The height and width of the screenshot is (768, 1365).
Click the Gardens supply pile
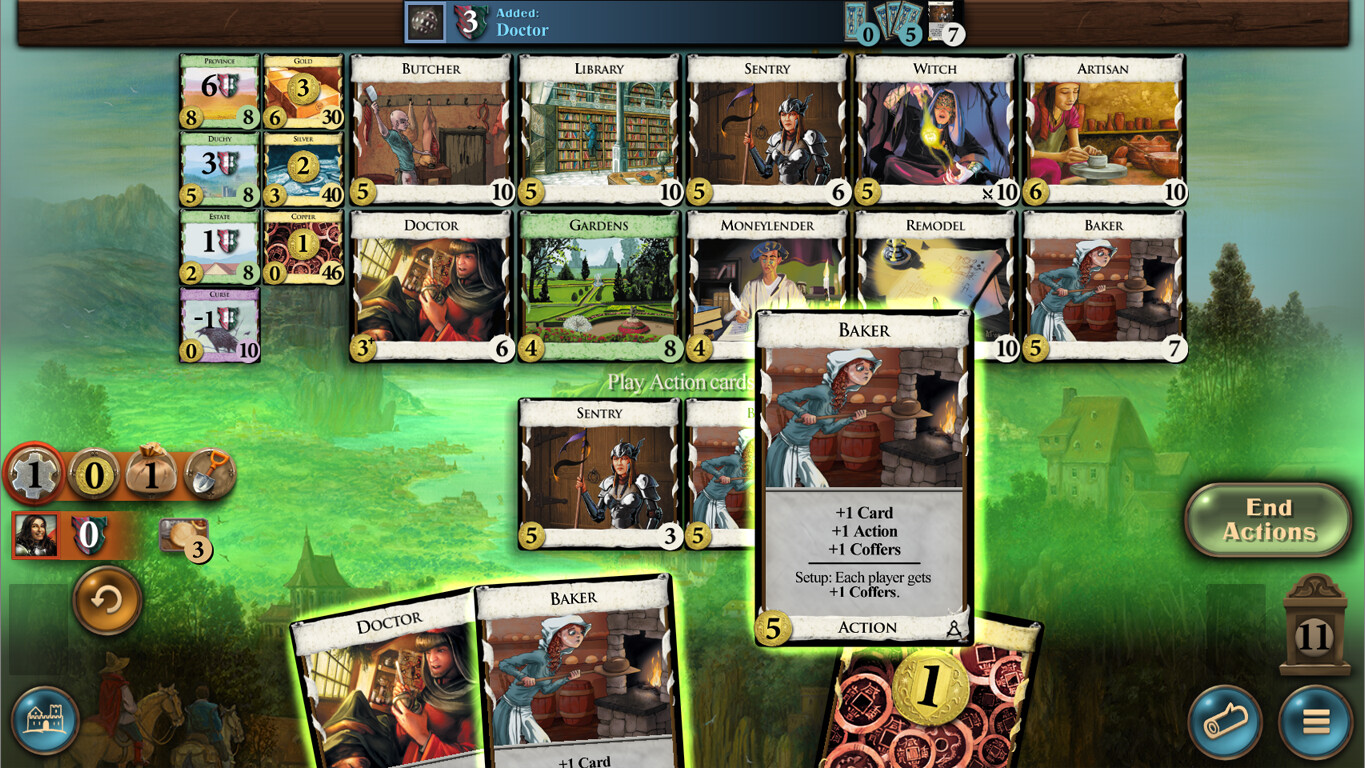[x=598, y=285]
